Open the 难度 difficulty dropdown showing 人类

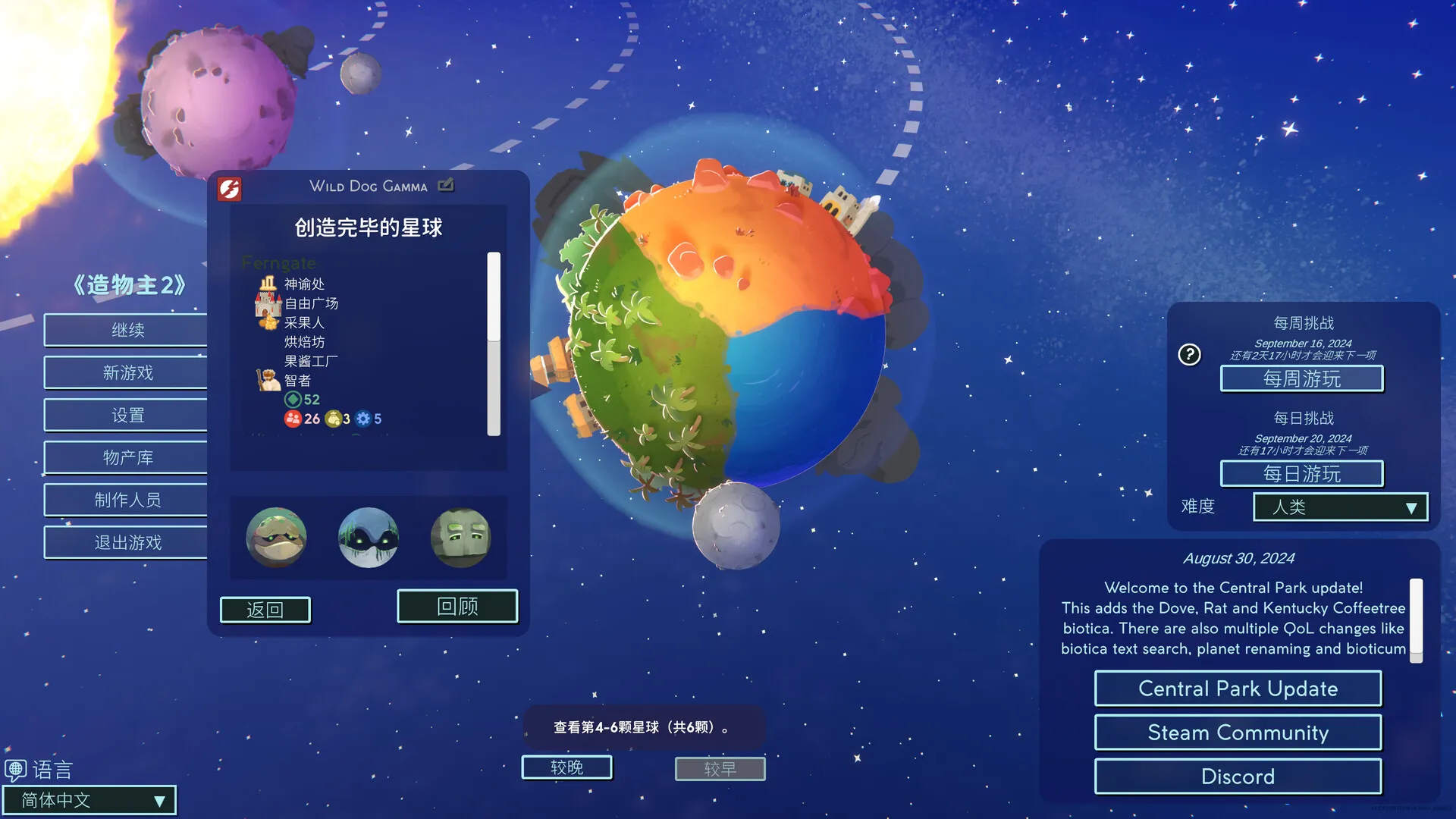[x=1339, y=507]
